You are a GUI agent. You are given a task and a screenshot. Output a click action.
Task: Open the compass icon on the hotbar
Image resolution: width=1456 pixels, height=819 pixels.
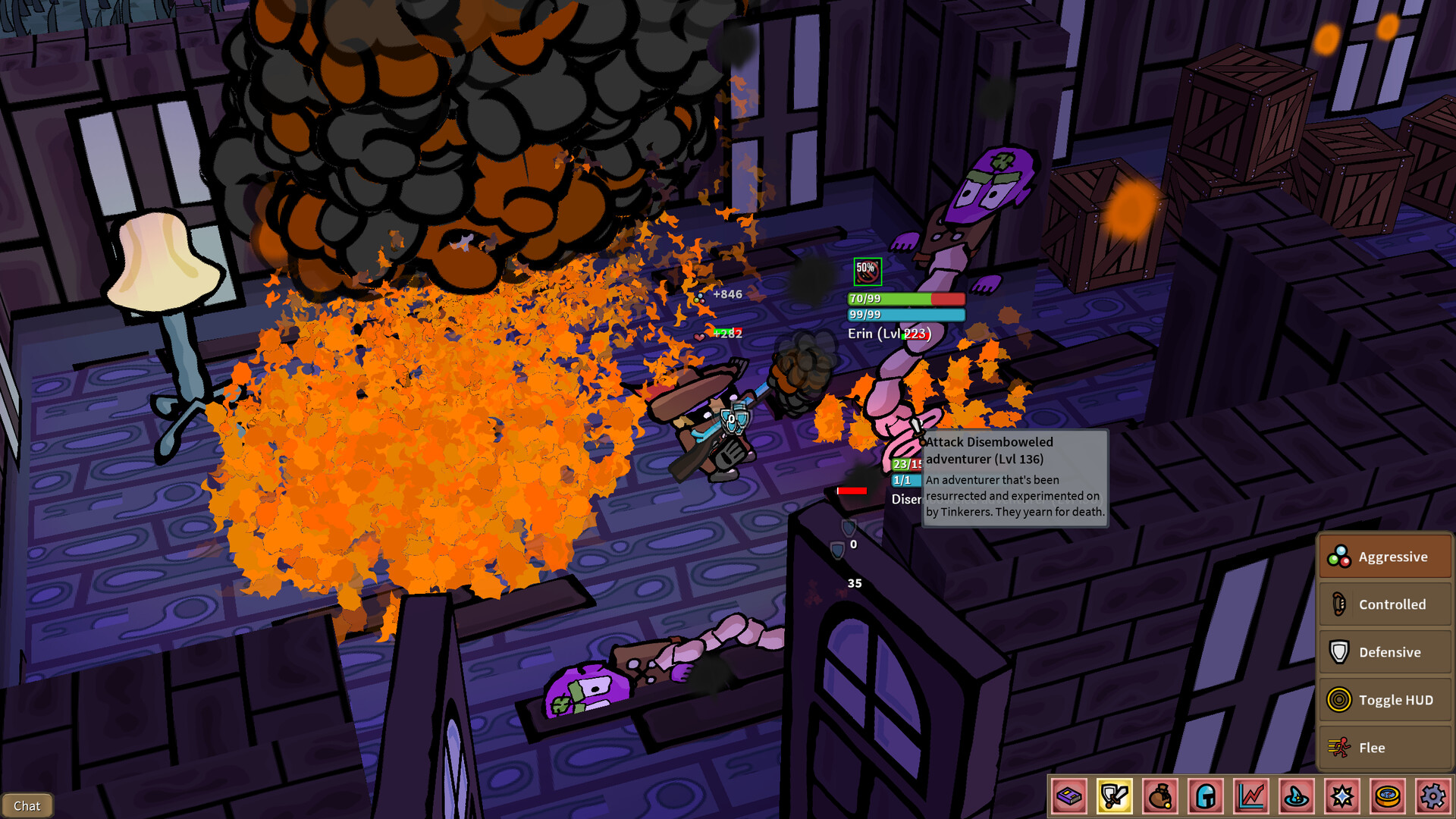(1388, 798)
